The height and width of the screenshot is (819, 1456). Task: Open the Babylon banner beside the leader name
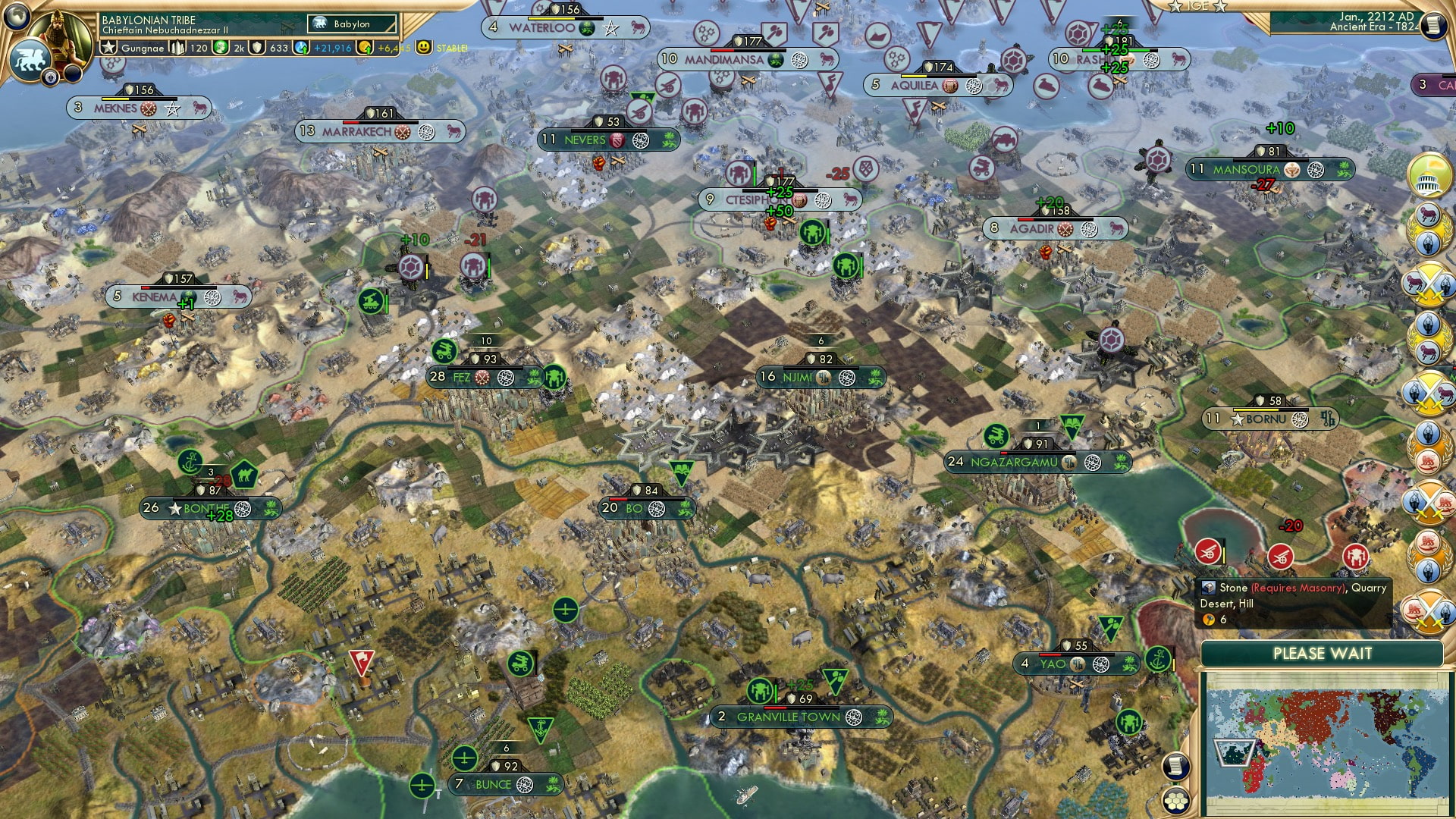pyautogui.click(x=351, y=24)
